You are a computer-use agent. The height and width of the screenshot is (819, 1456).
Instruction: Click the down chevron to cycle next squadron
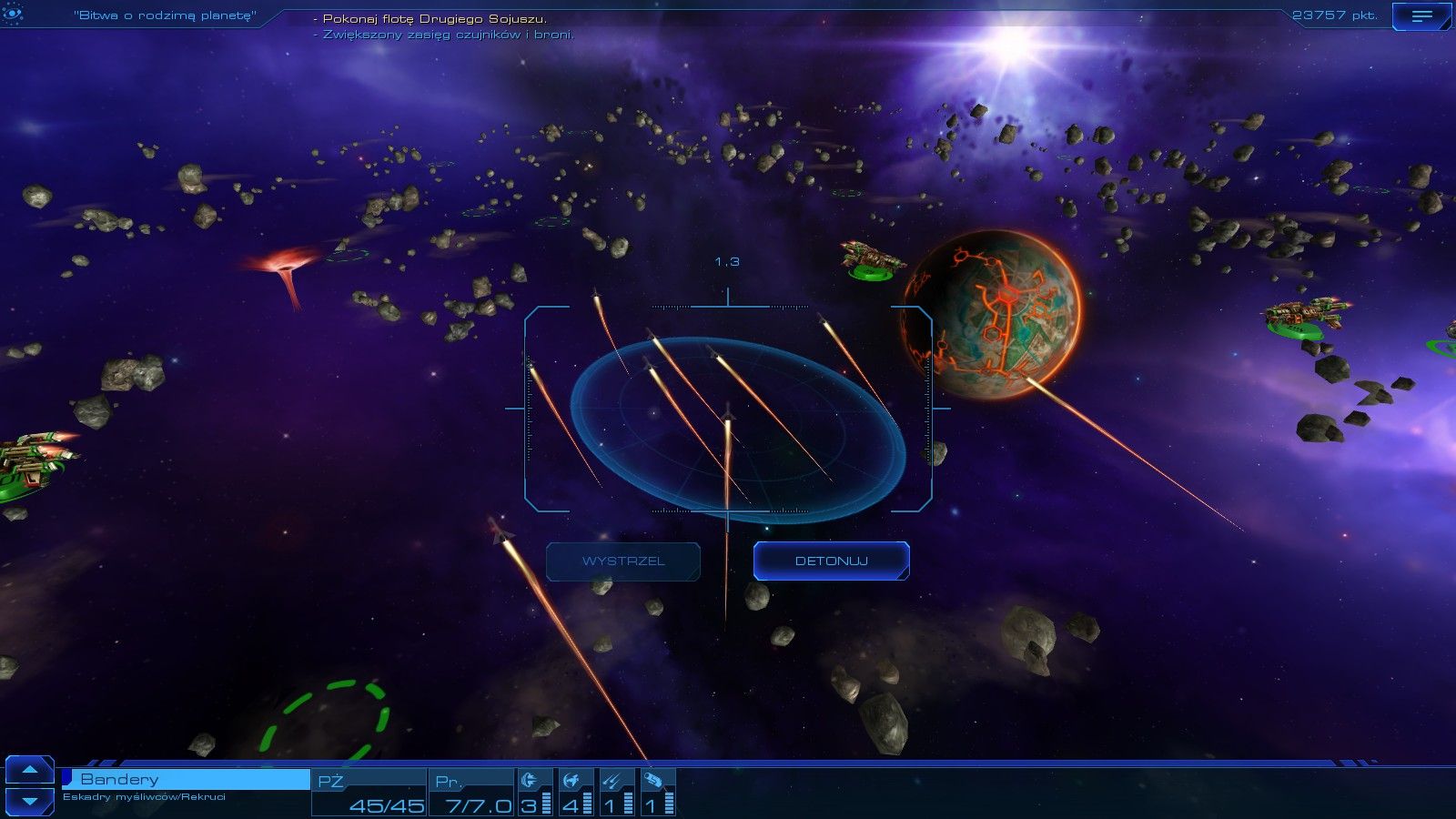pos(32,799)
